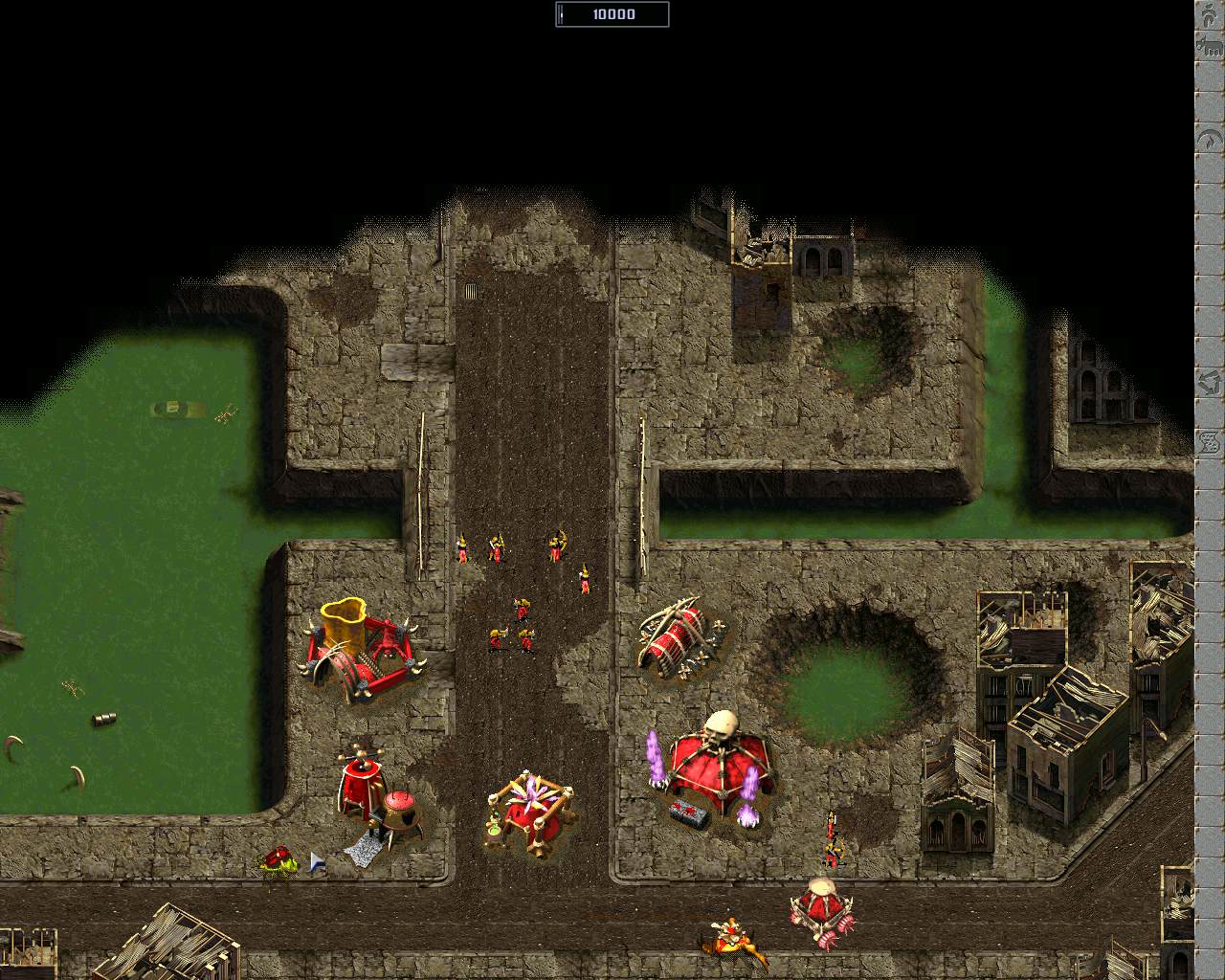Open the scroll icon in sidebar

tap(1209, 440)
